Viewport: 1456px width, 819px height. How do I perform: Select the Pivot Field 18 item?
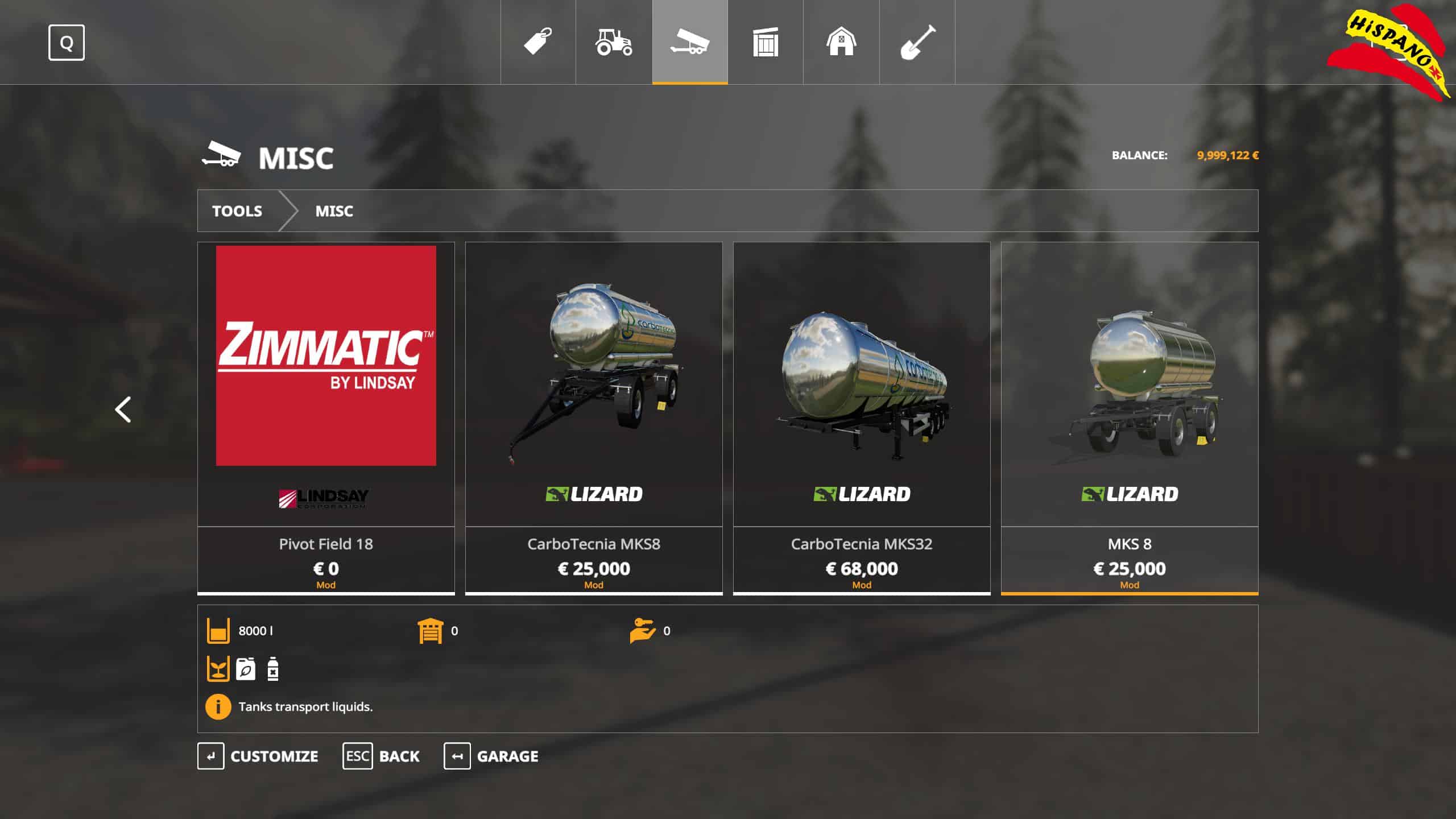[326, 418]
